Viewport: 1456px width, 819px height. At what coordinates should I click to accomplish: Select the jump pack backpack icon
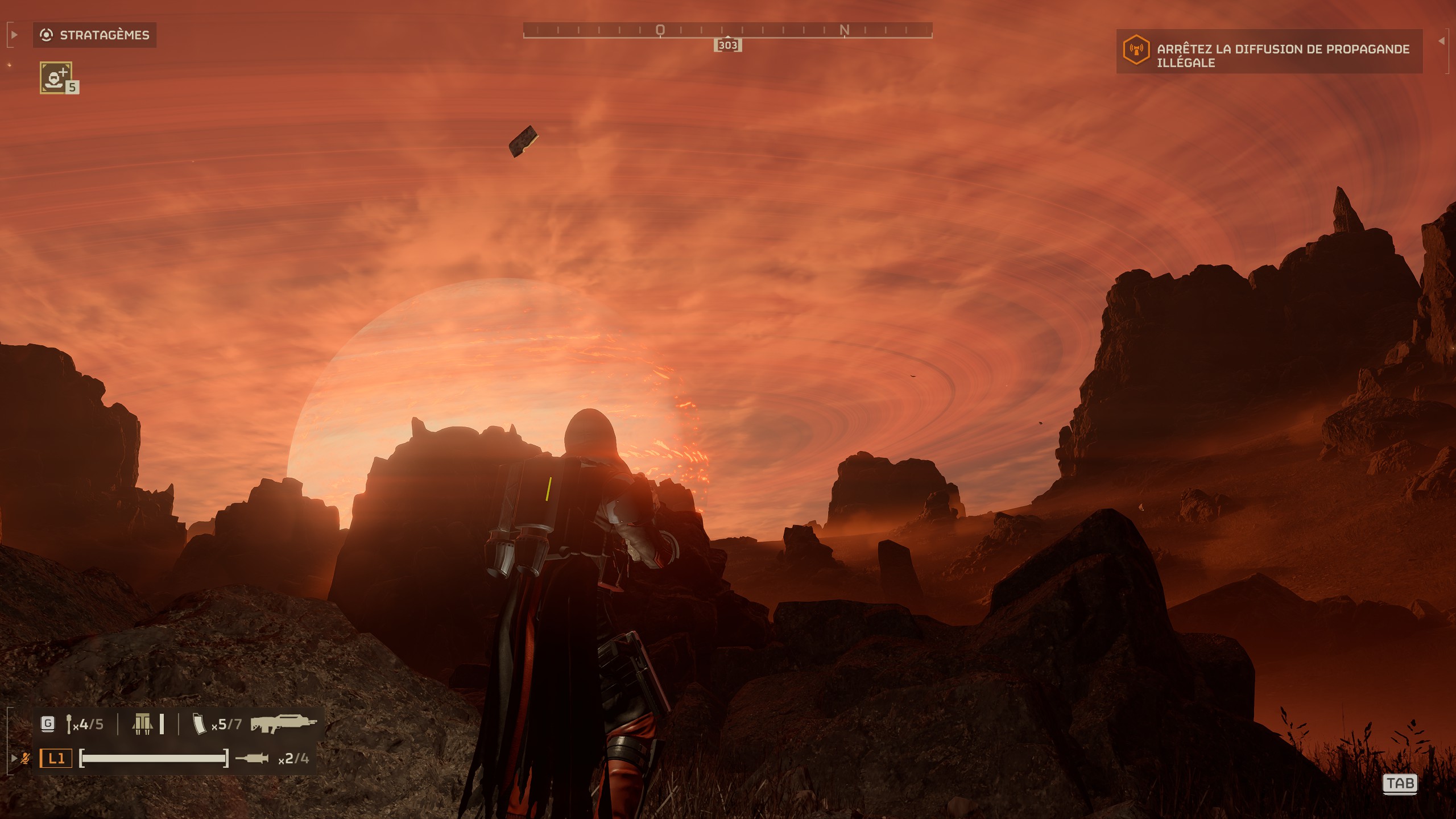point(143,724)
